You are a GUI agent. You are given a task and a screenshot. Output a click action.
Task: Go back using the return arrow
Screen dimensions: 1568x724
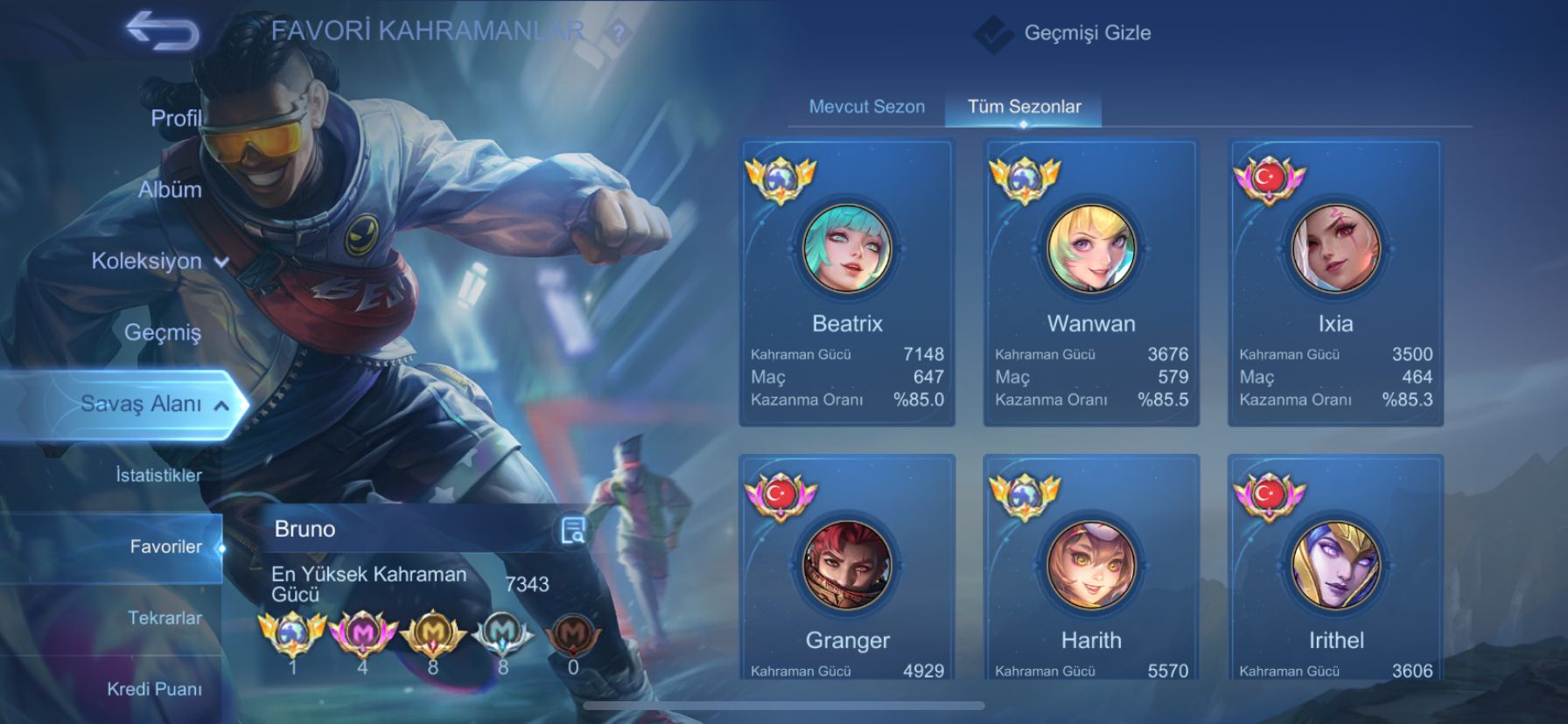pos(162,31)
